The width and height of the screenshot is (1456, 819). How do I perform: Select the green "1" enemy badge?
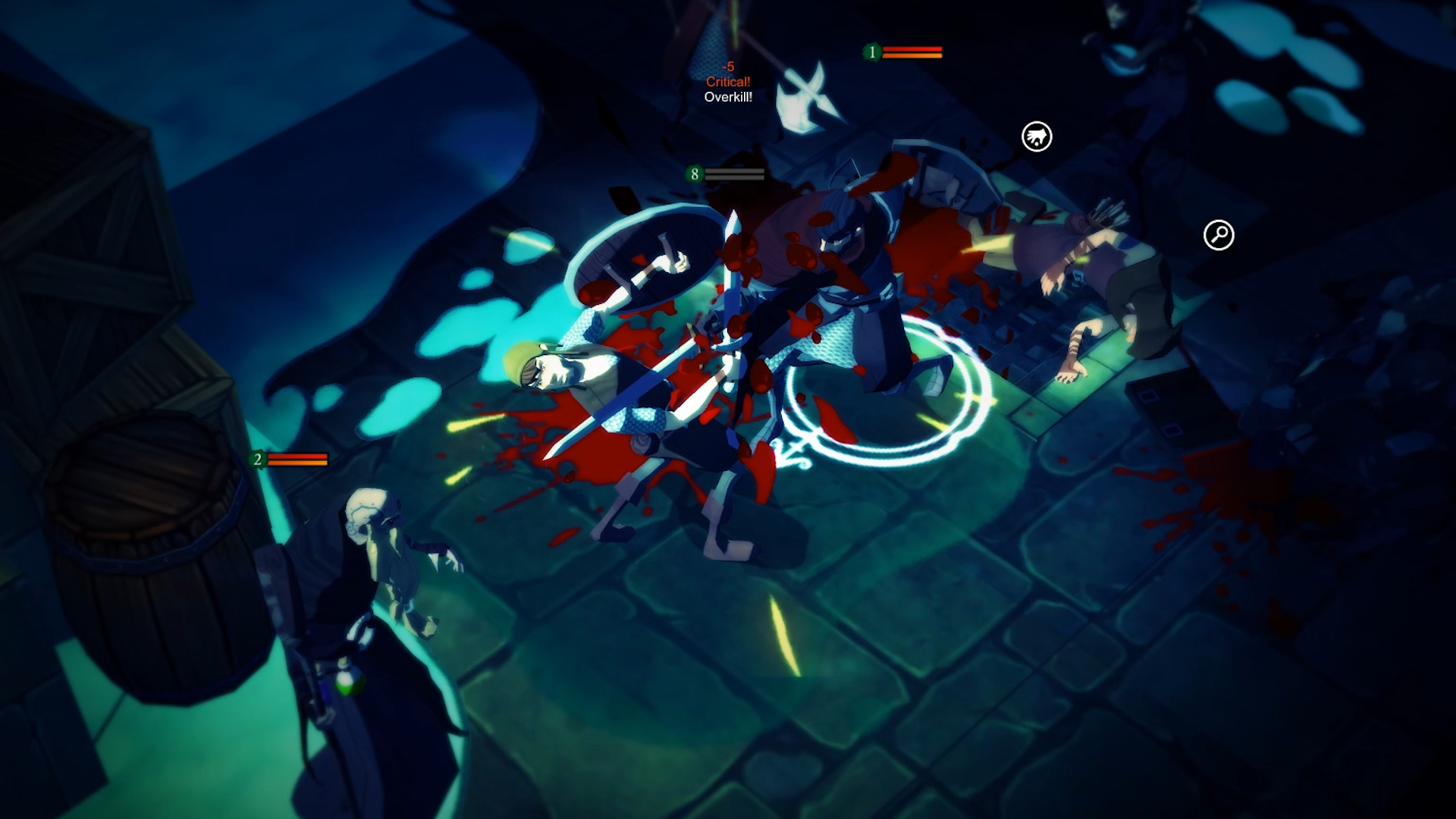874,52
